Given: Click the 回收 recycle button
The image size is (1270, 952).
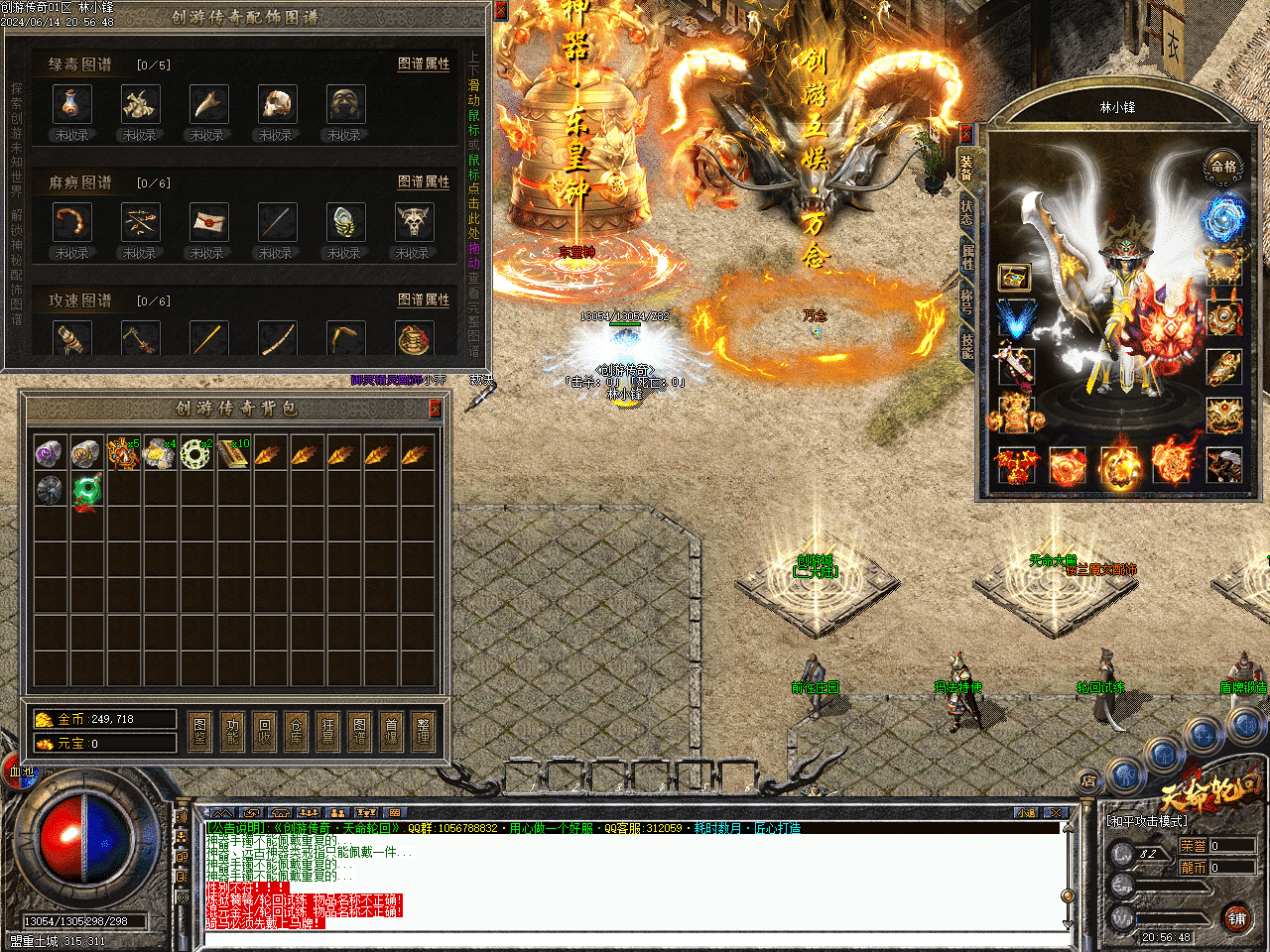Looking at the screenshot, I should pos(264,731).
